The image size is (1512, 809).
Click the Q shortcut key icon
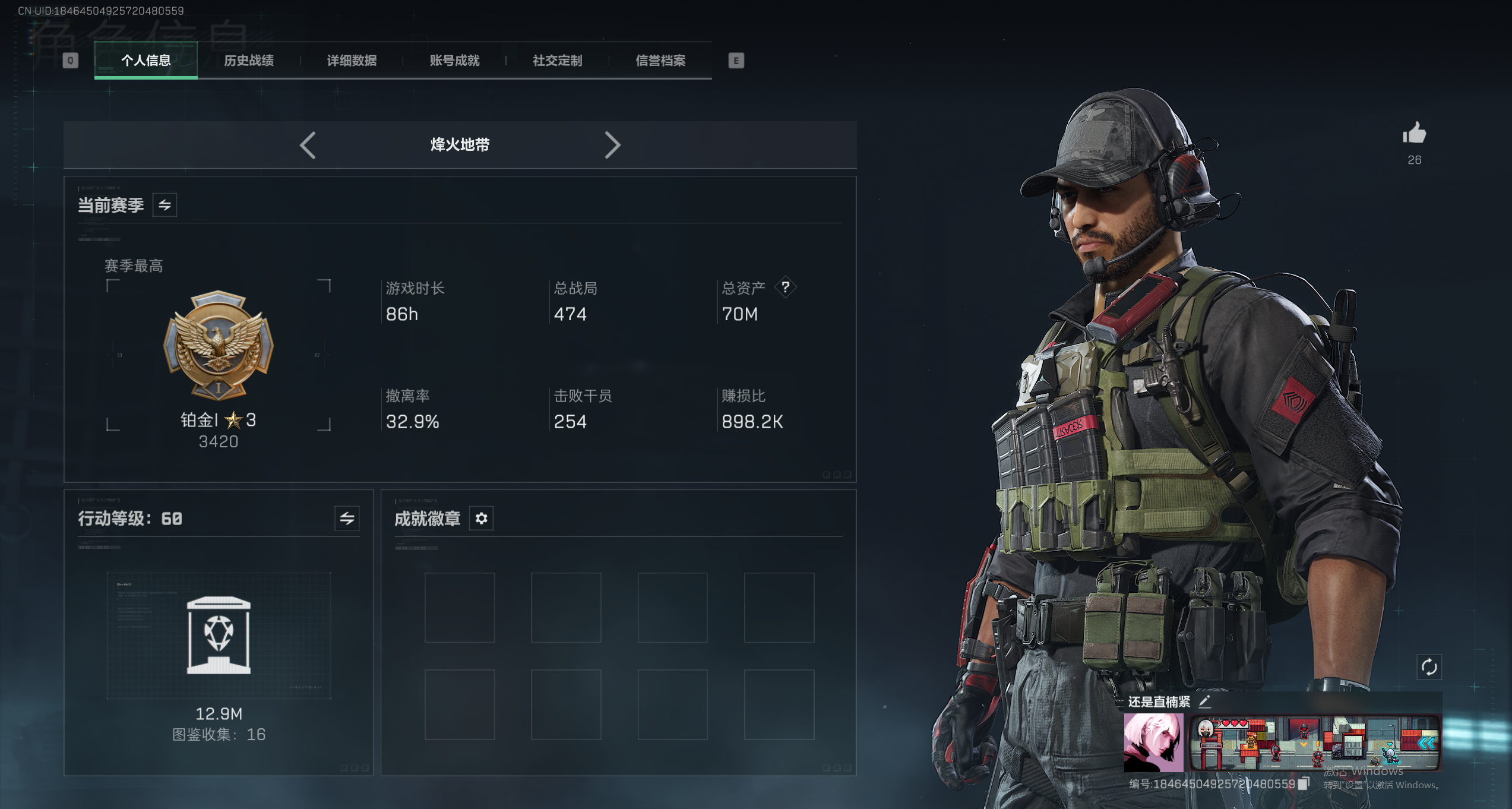pyautogui.click(x=71, y=61)
